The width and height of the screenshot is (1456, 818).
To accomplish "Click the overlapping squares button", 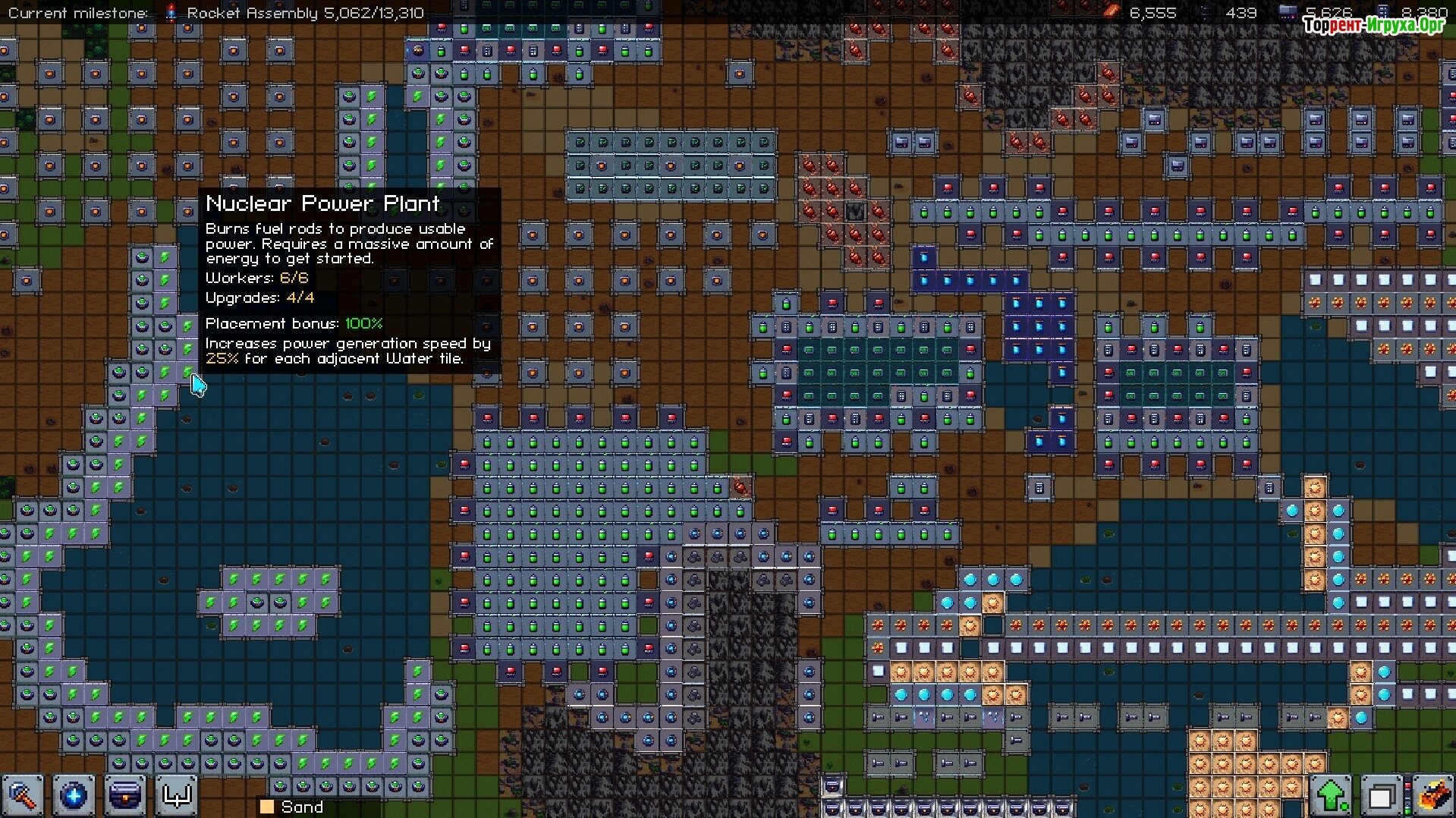I will point(1381,797).
